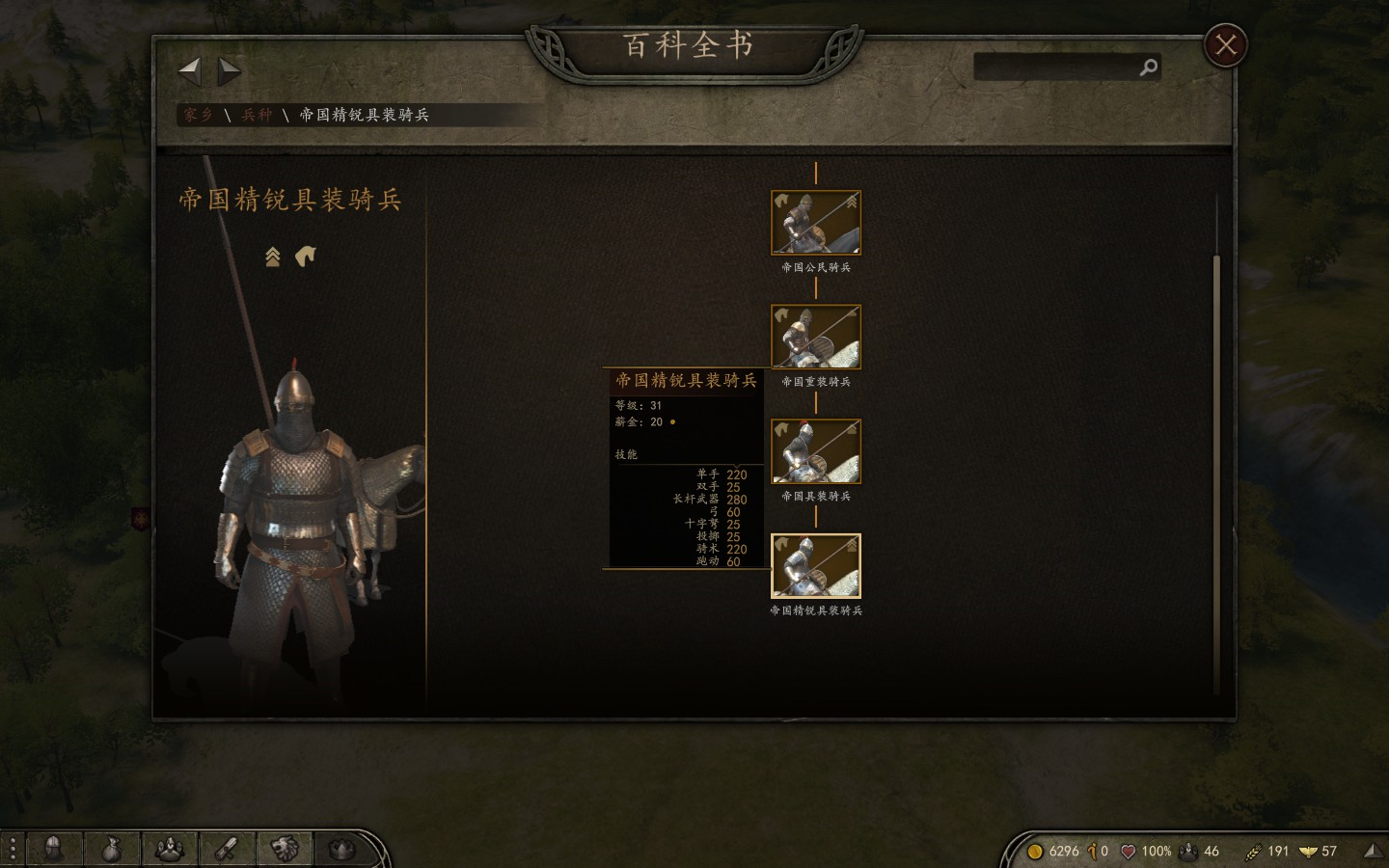The image size is (1389, 868).
Task: Open the party screen troops icon
Action: 170,850
